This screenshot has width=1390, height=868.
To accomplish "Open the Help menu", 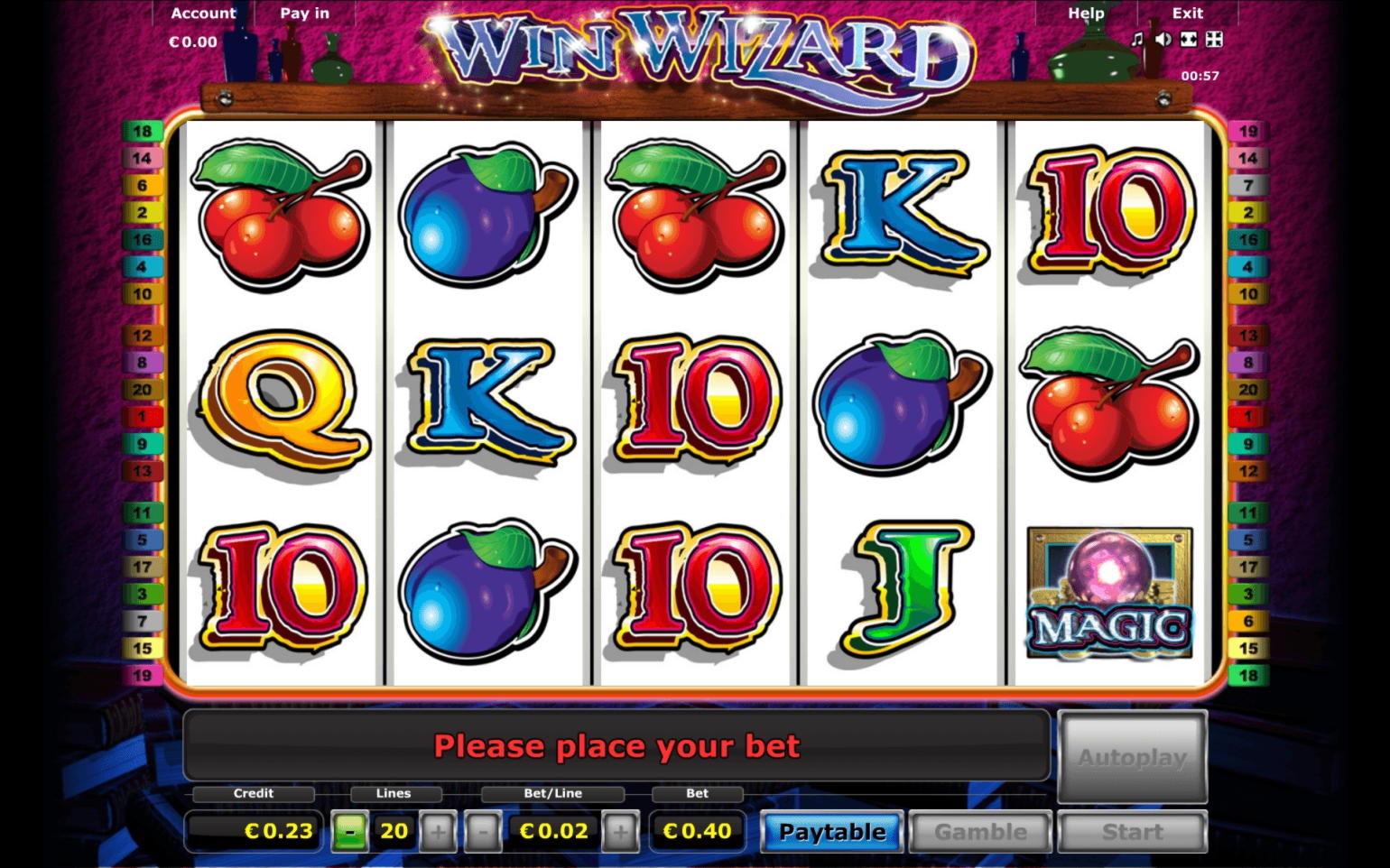I will click(x=1086, y=13).
